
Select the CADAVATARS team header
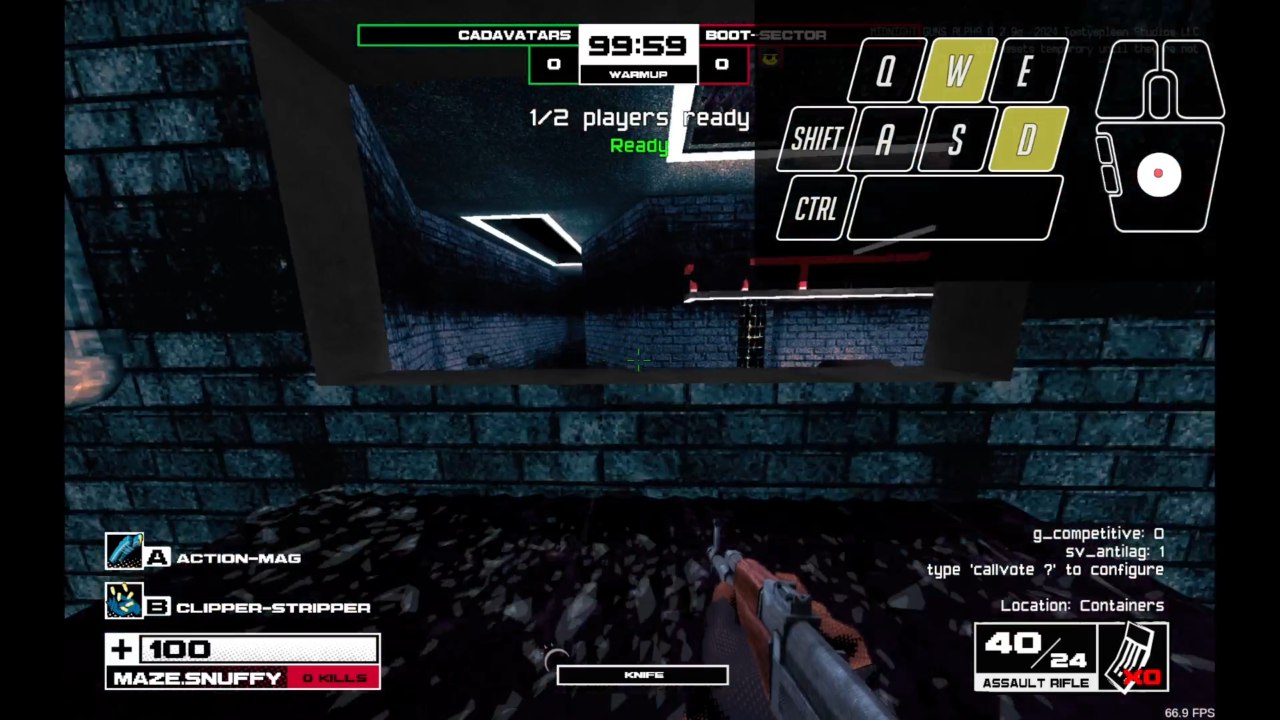point(514,34)
